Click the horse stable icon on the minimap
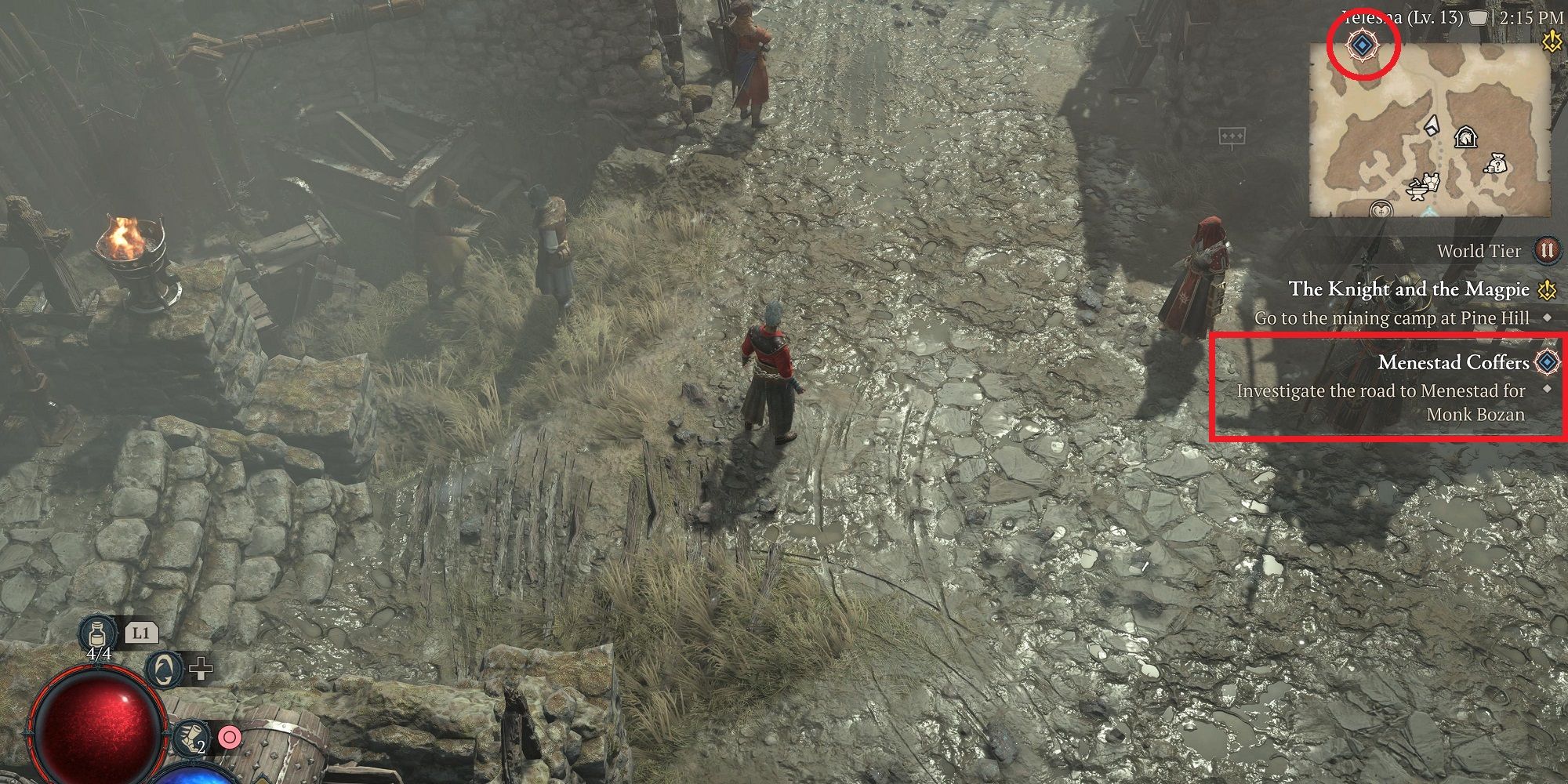Image resolution: width=1568 pixels, height=784 pixels. pyautogui.click(x=1466, y=138)
